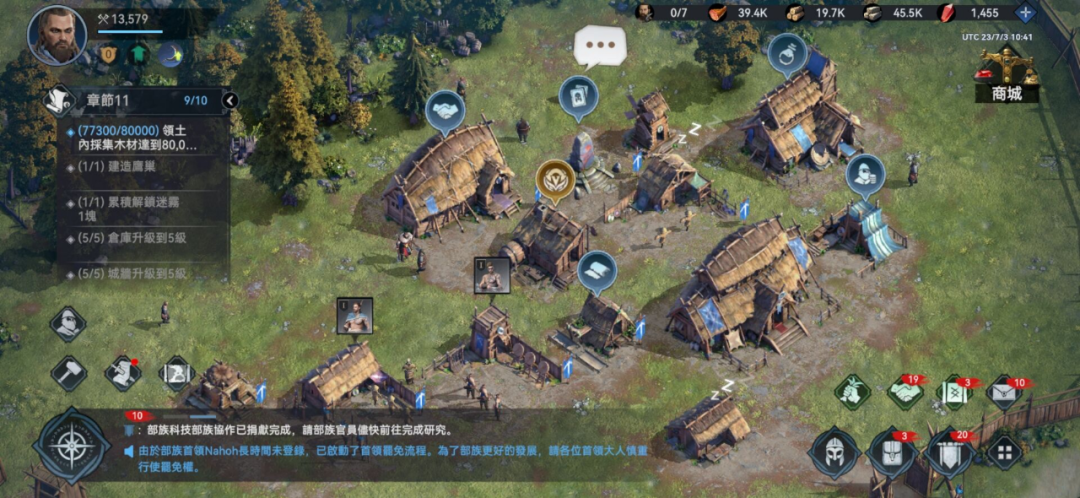Tap the green fist with leaves icon

(853, 392)
